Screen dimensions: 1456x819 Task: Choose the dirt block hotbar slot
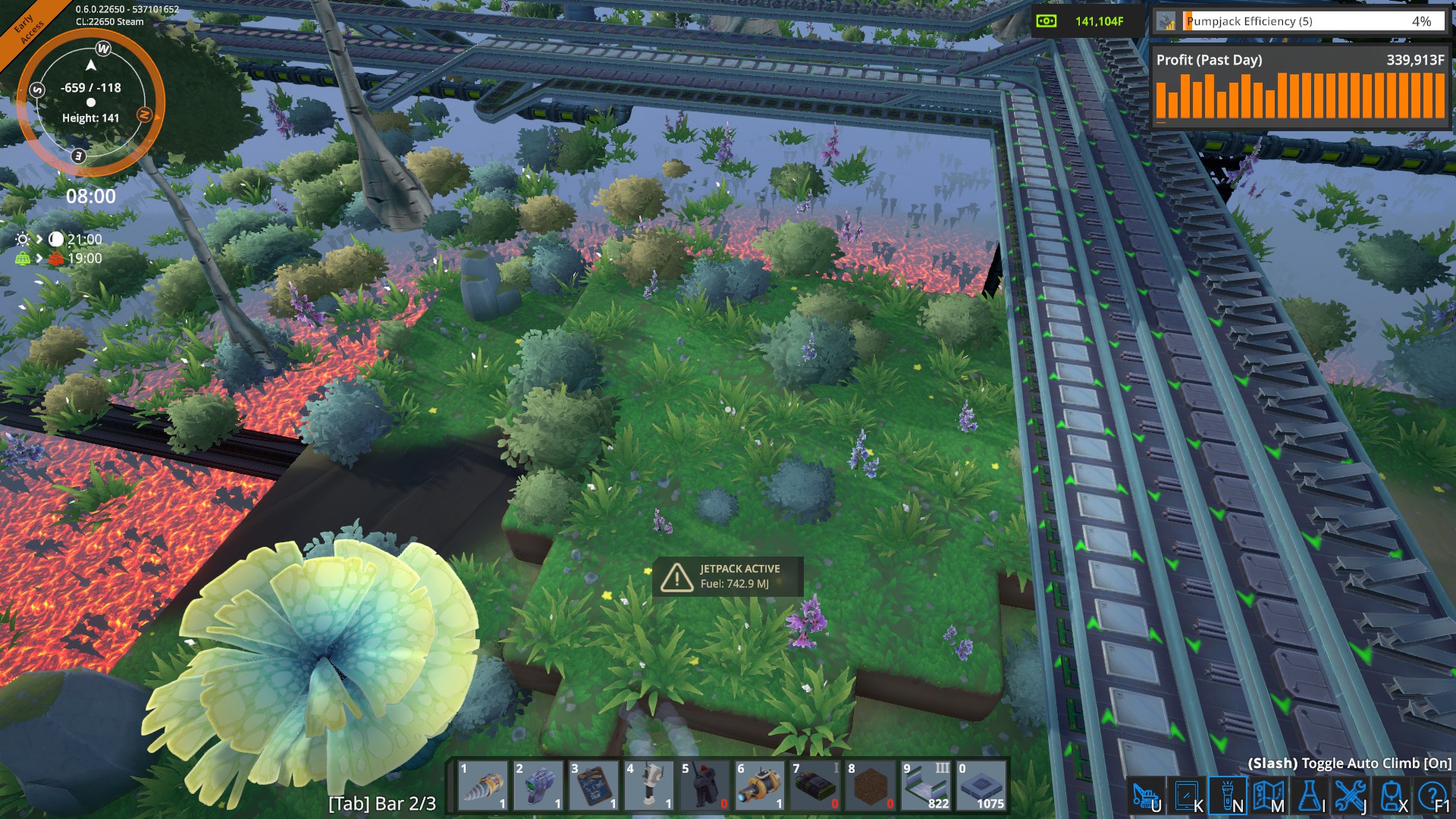871,786
